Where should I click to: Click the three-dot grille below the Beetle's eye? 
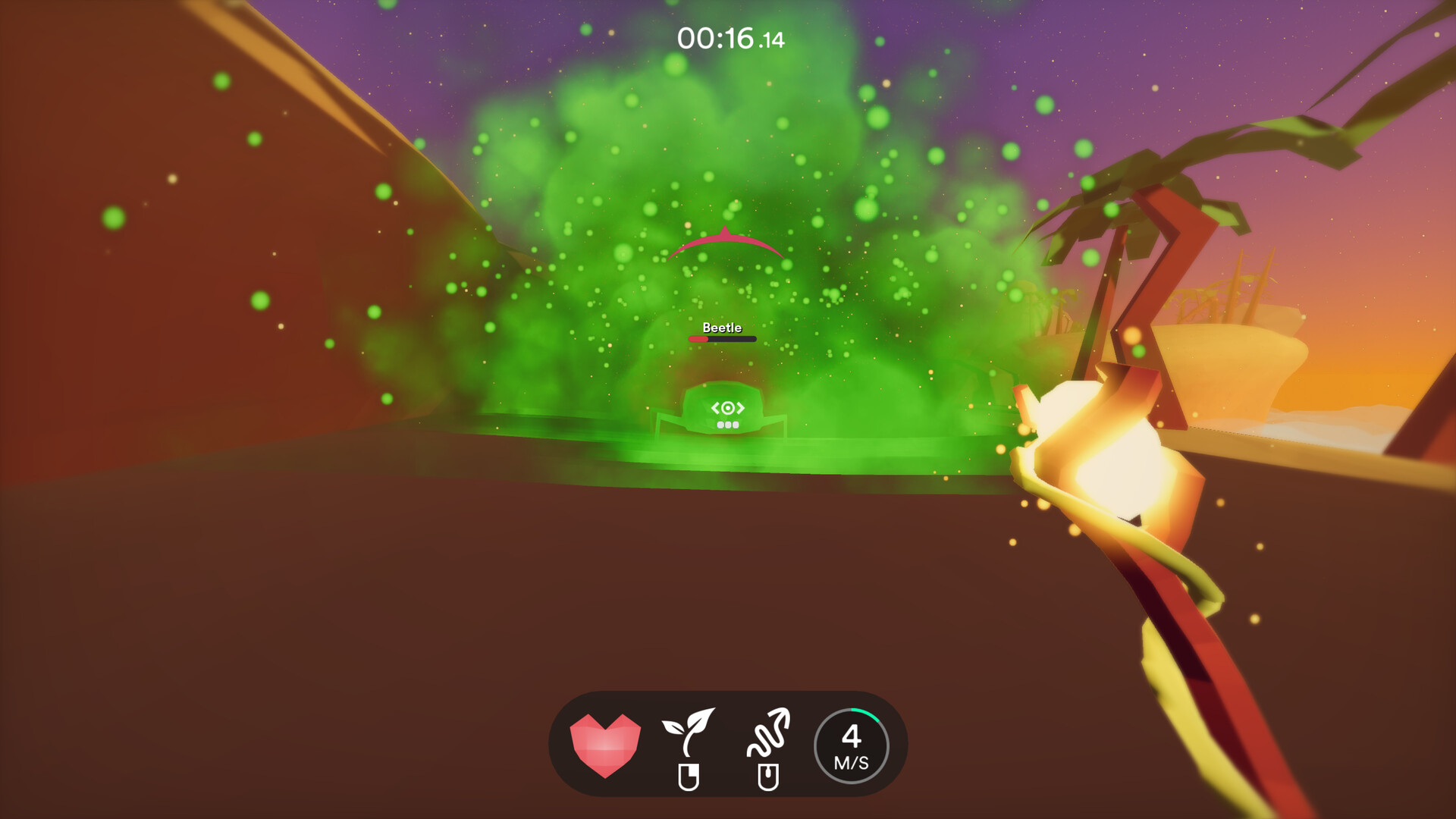click(x=726, y=425)
